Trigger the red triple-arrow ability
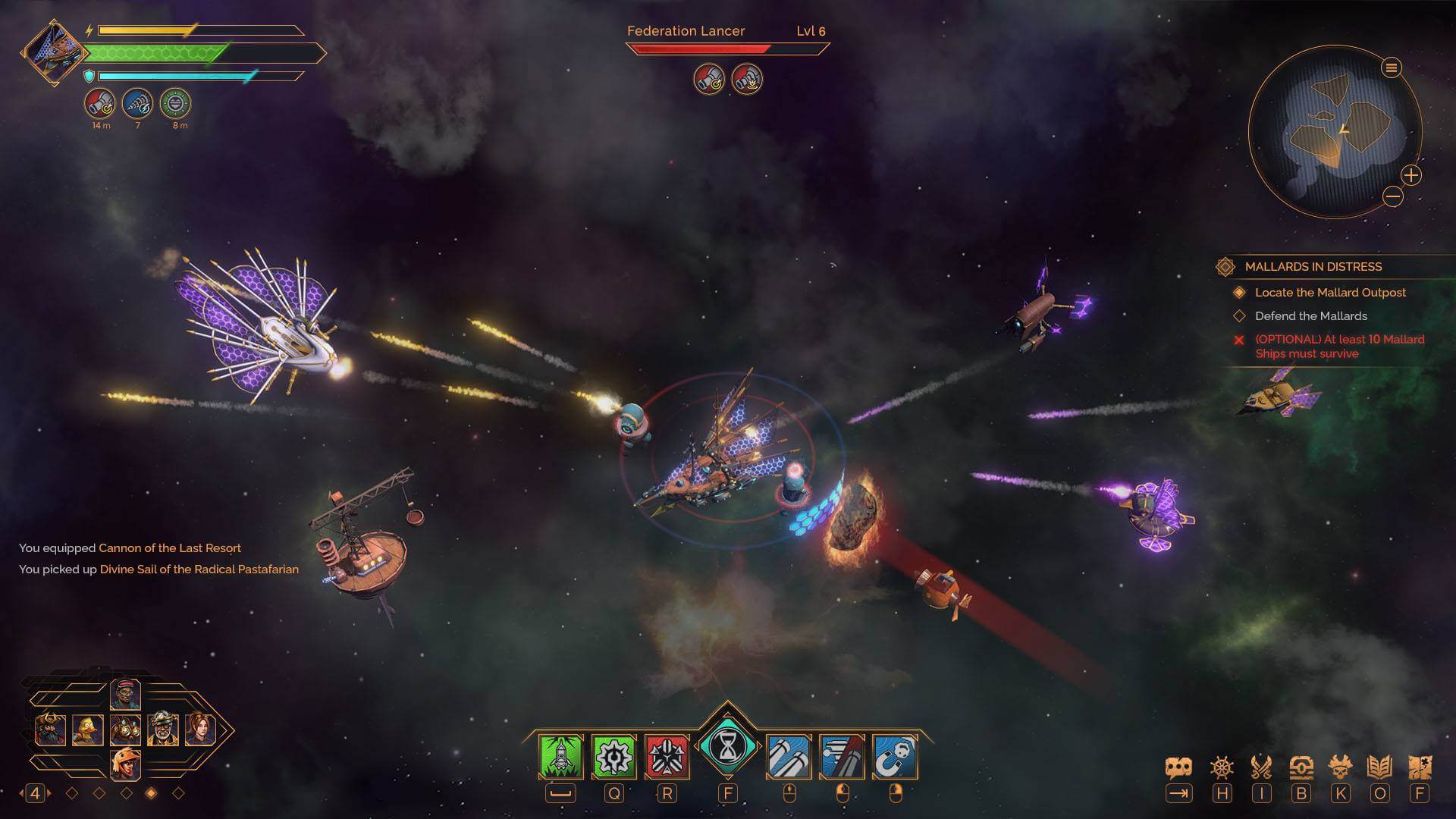The height and width of the screenshot is (819, 1456). [667, 756]
